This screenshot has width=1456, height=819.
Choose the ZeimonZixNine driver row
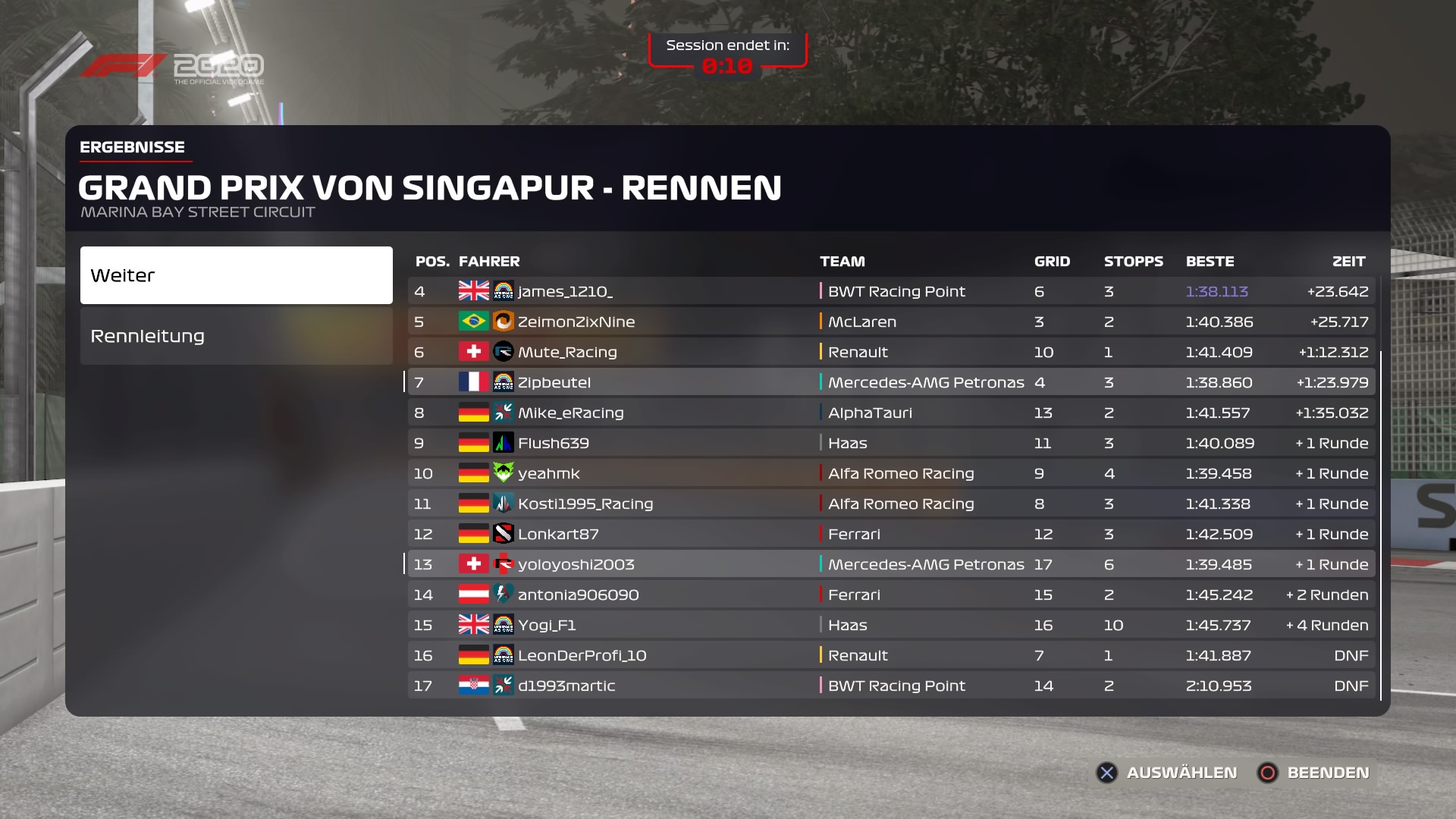(891, 322)
